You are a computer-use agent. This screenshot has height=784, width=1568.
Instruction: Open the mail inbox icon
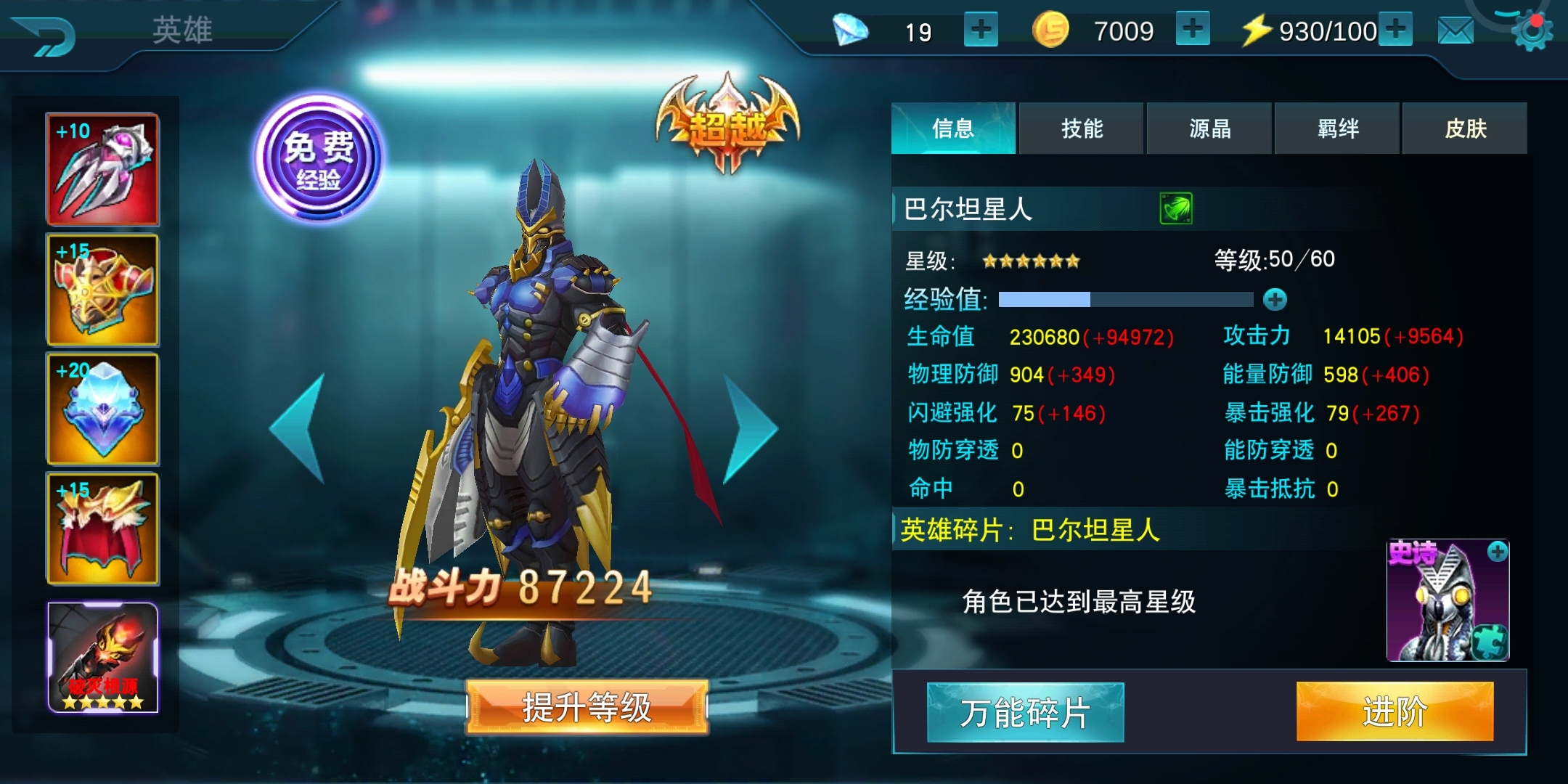point(1455,30)
